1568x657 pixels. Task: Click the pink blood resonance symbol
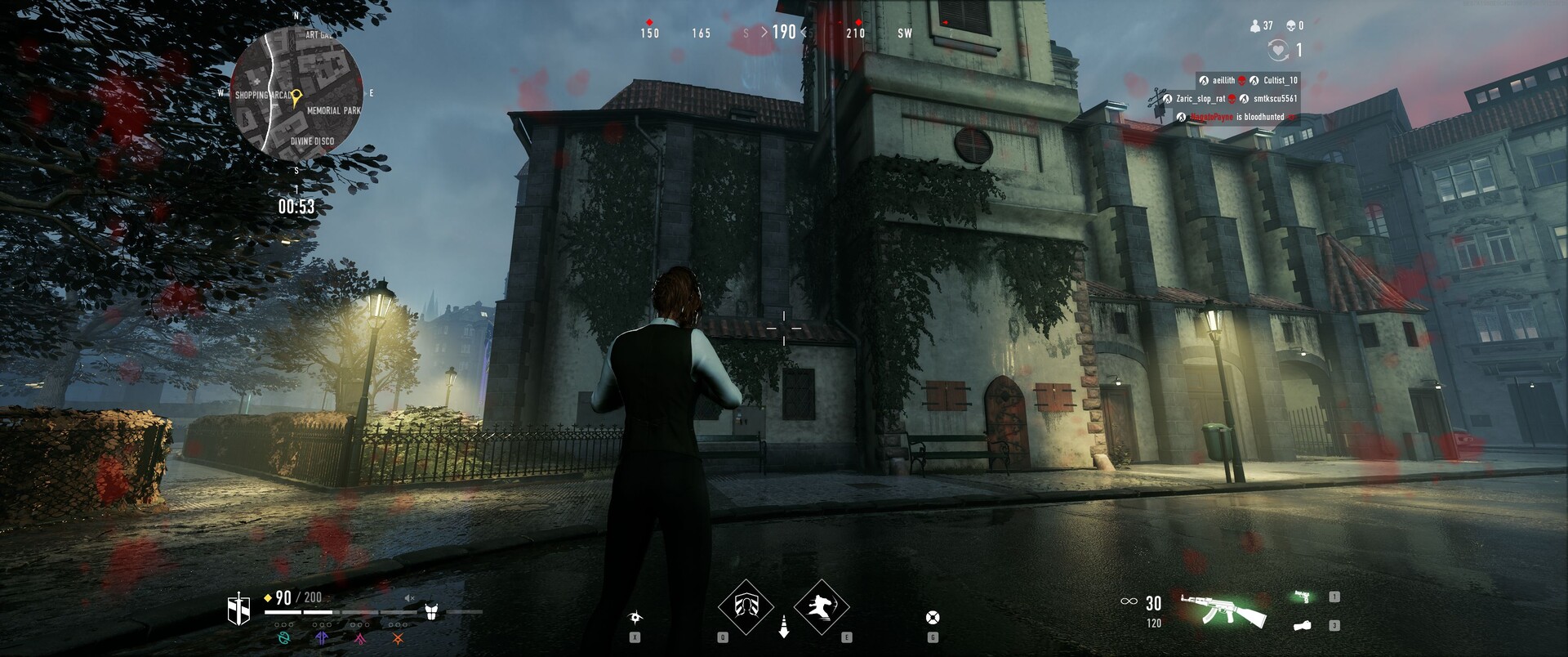pos(359,637)
